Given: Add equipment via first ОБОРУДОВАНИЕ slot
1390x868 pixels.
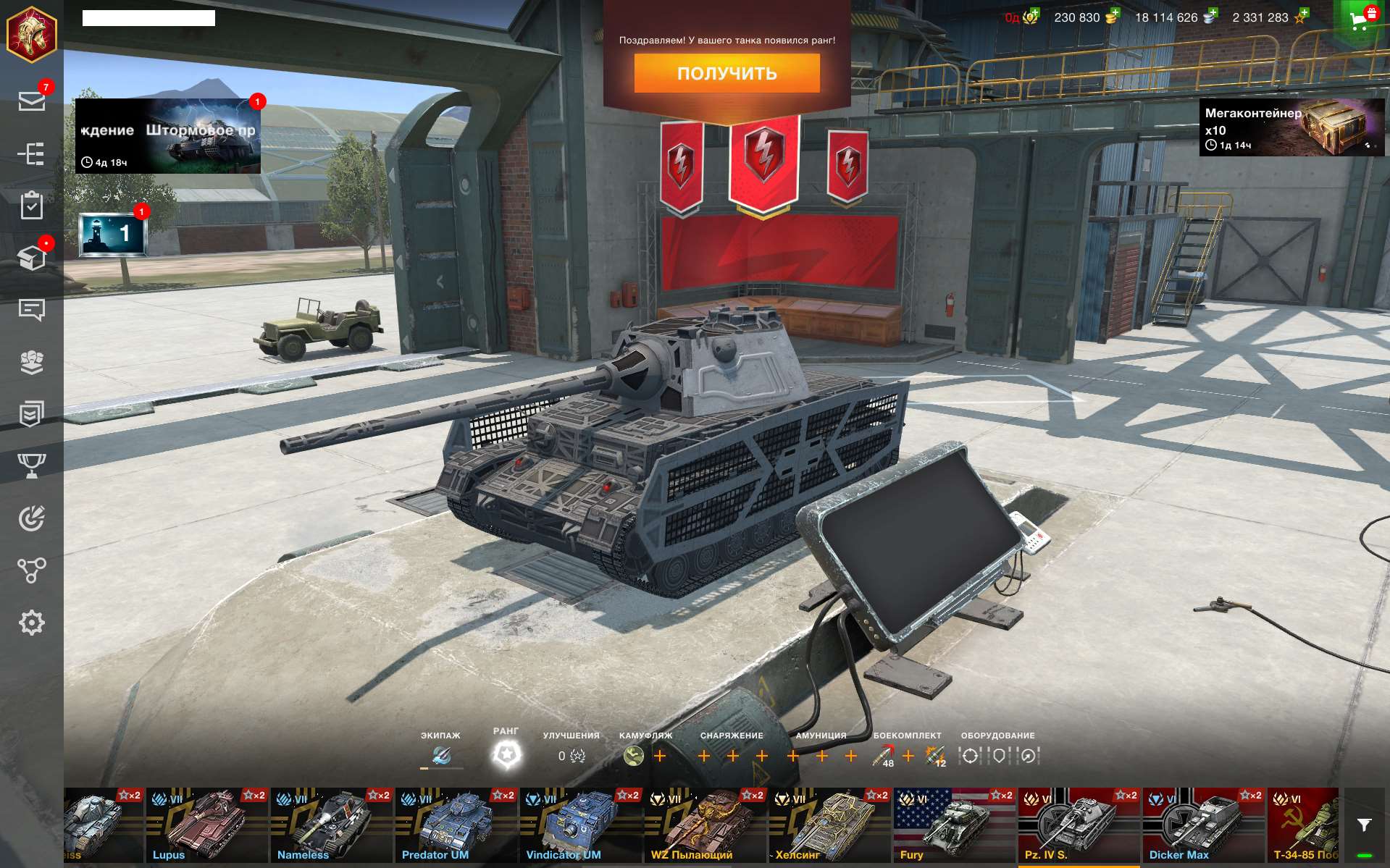Looking at the screenshot, I should click(x=971, y=755).
